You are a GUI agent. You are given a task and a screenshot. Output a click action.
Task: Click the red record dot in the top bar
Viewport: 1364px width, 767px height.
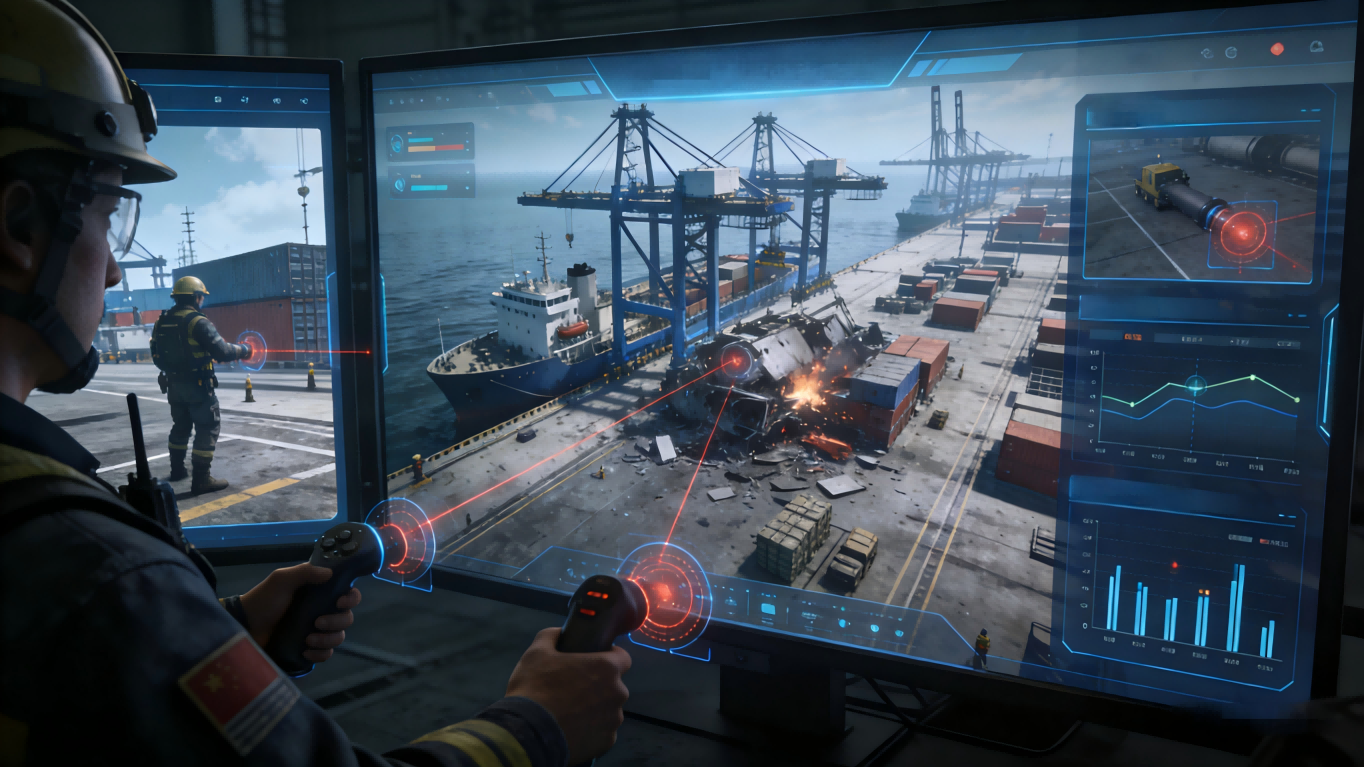click(x=1277, y=49)
